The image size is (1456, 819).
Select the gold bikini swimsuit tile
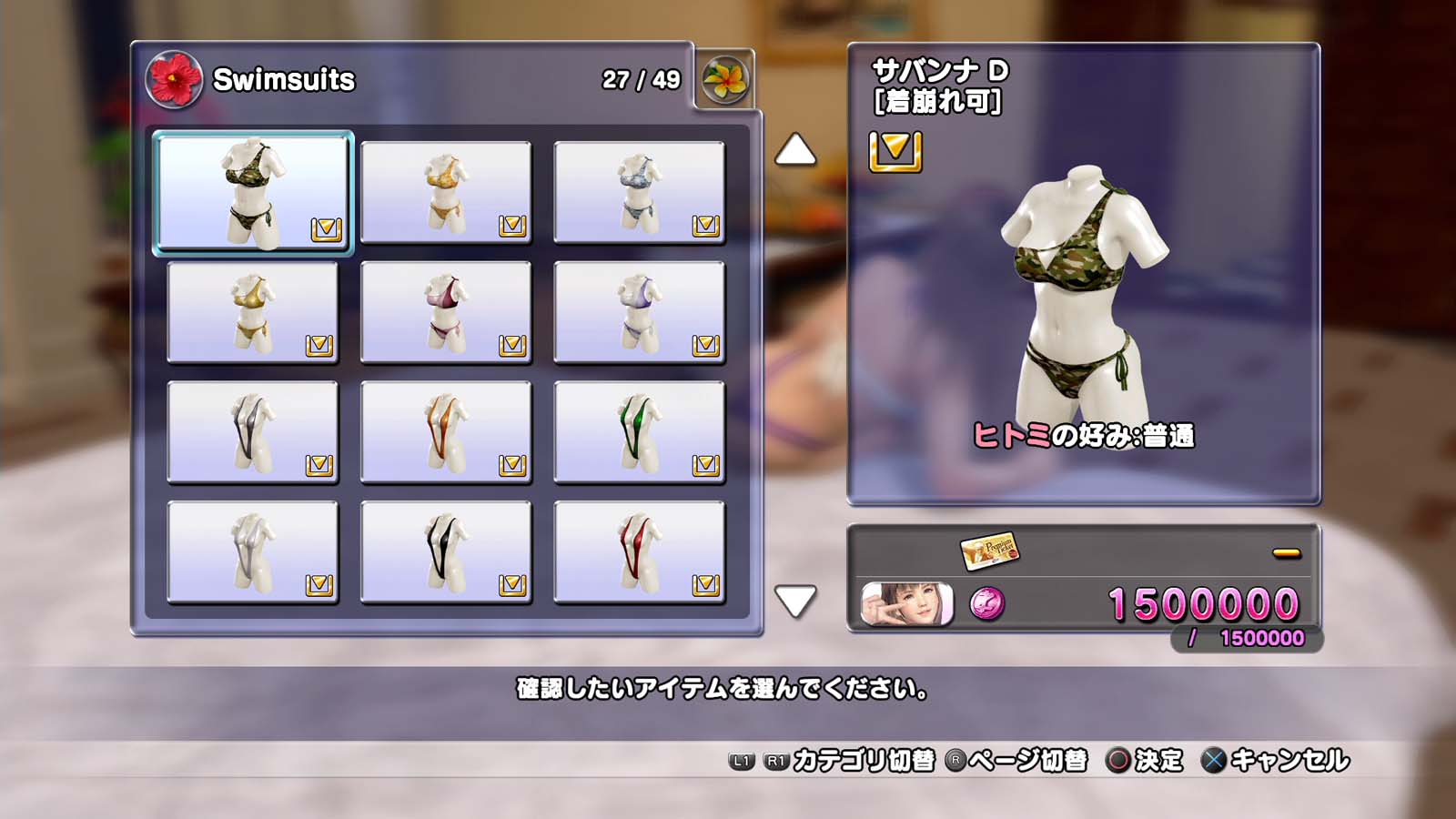click(x=253, y=312)
